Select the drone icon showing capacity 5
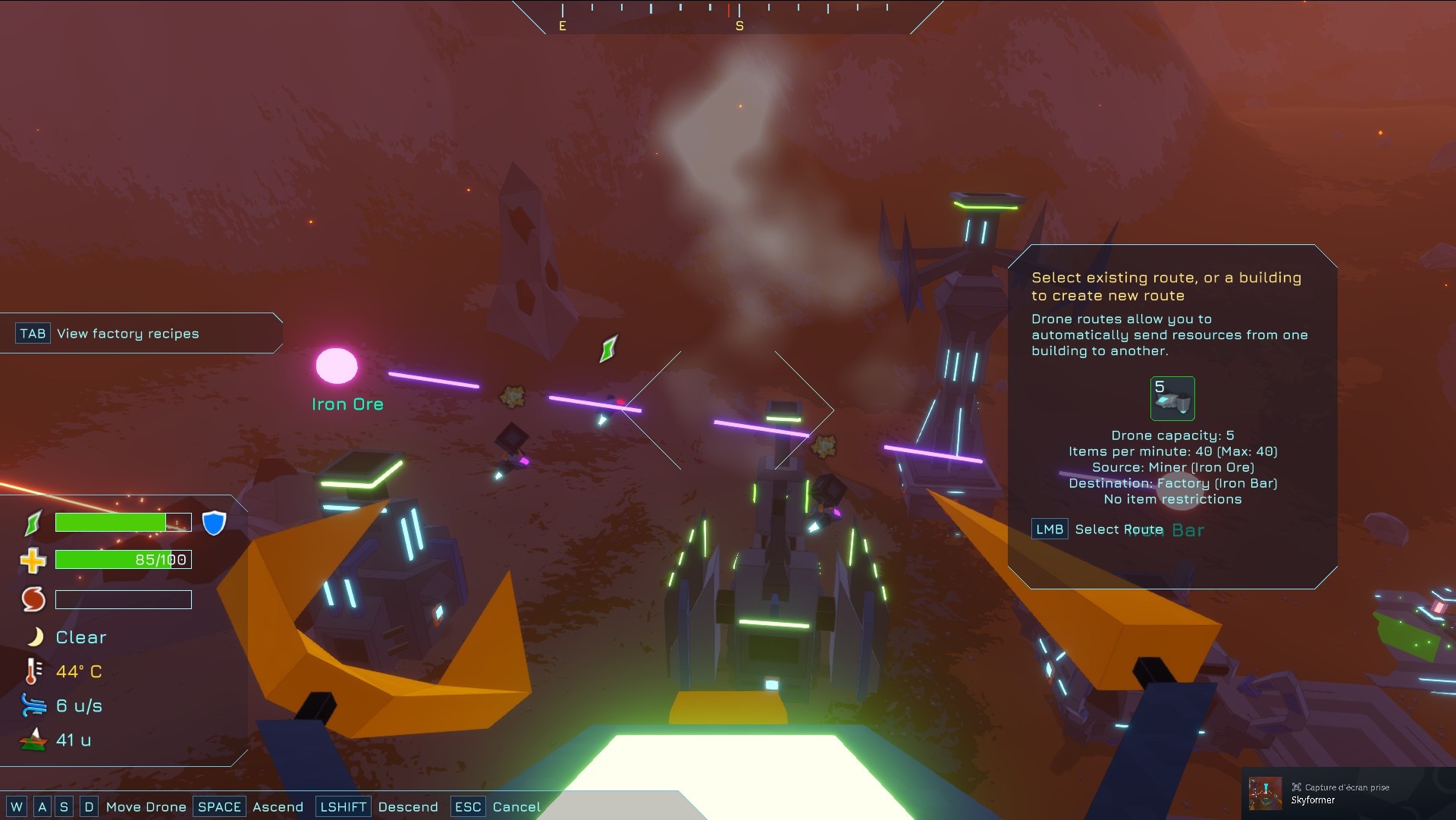Image resolution: width=1456 pixels, height=820 pixels. (x=1172, y=399)
